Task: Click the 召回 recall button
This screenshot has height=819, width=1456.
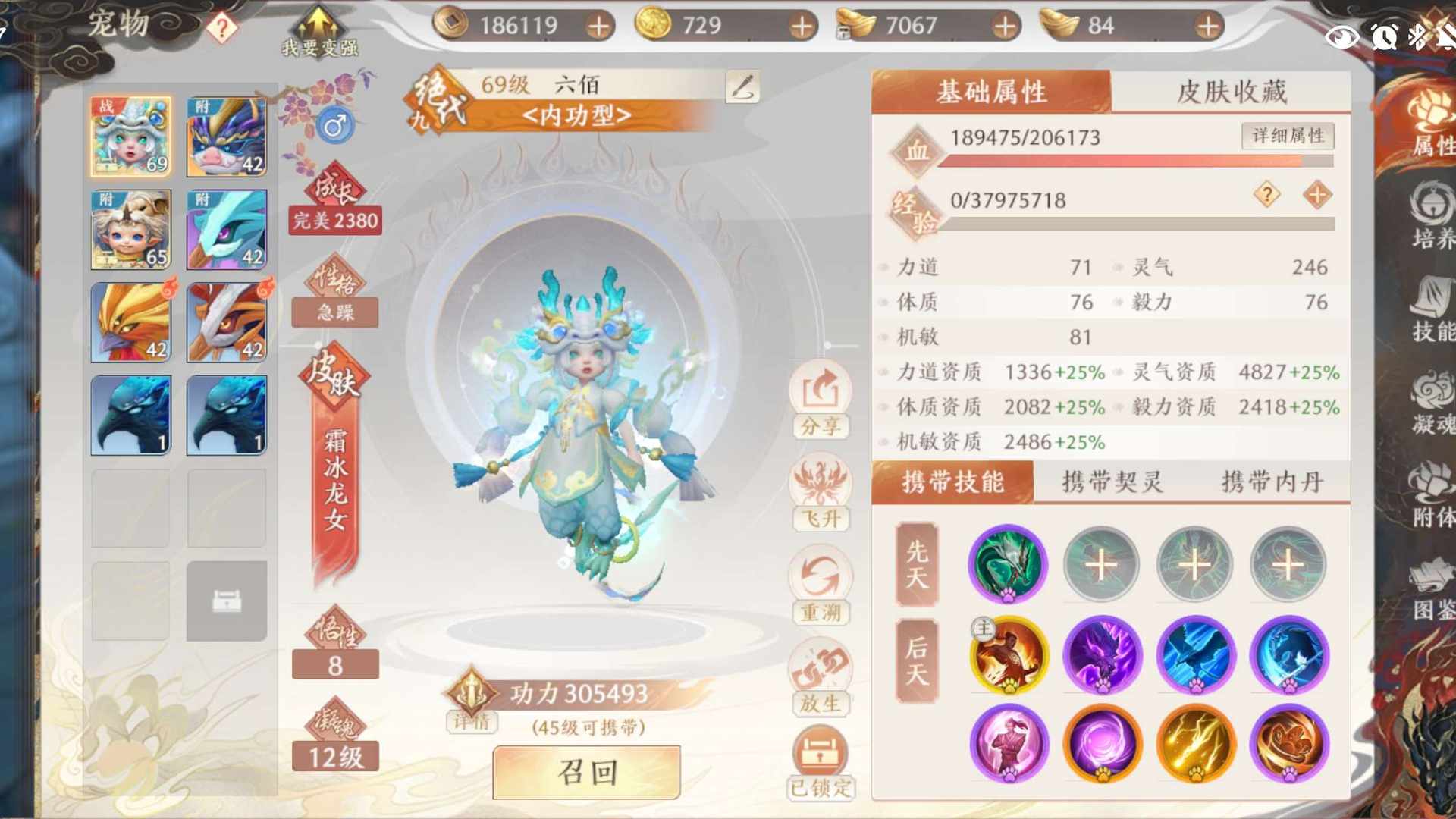Action: [x=586, y=772]
